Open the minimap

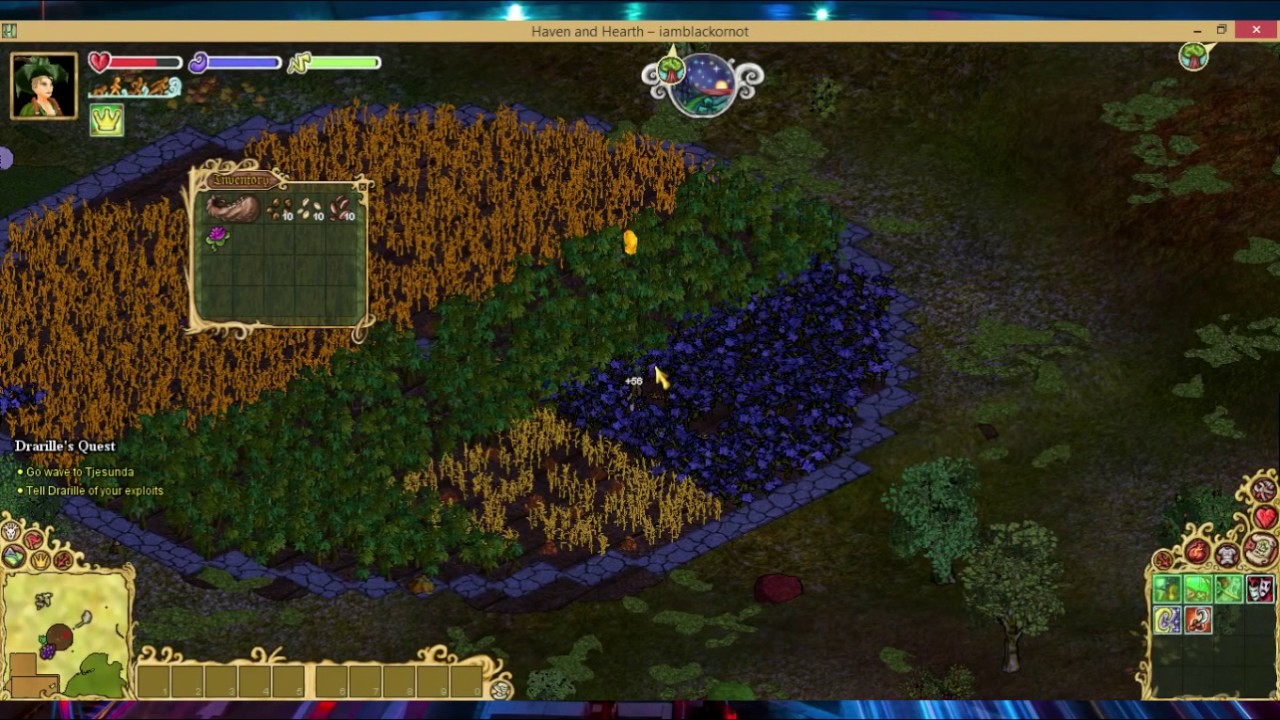click(x=68, y=630)
